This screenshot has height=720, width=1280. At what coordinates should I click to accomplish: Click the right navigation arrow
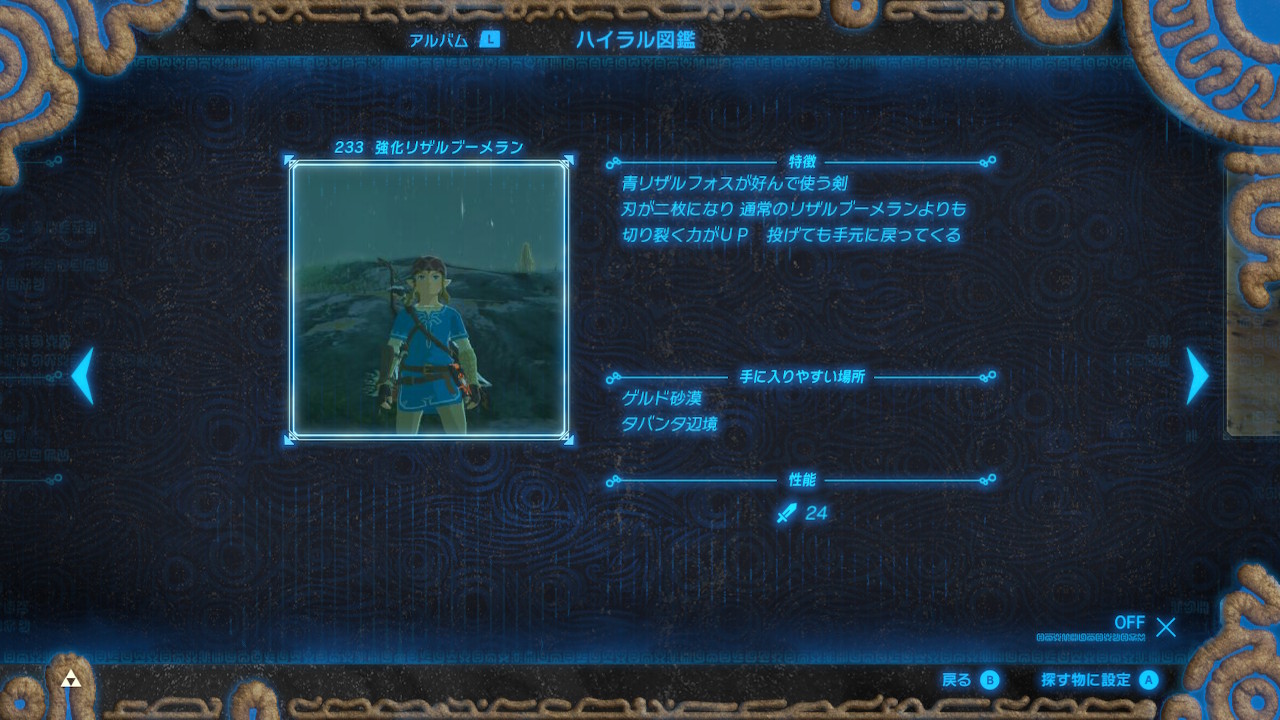coord(1197,378)
